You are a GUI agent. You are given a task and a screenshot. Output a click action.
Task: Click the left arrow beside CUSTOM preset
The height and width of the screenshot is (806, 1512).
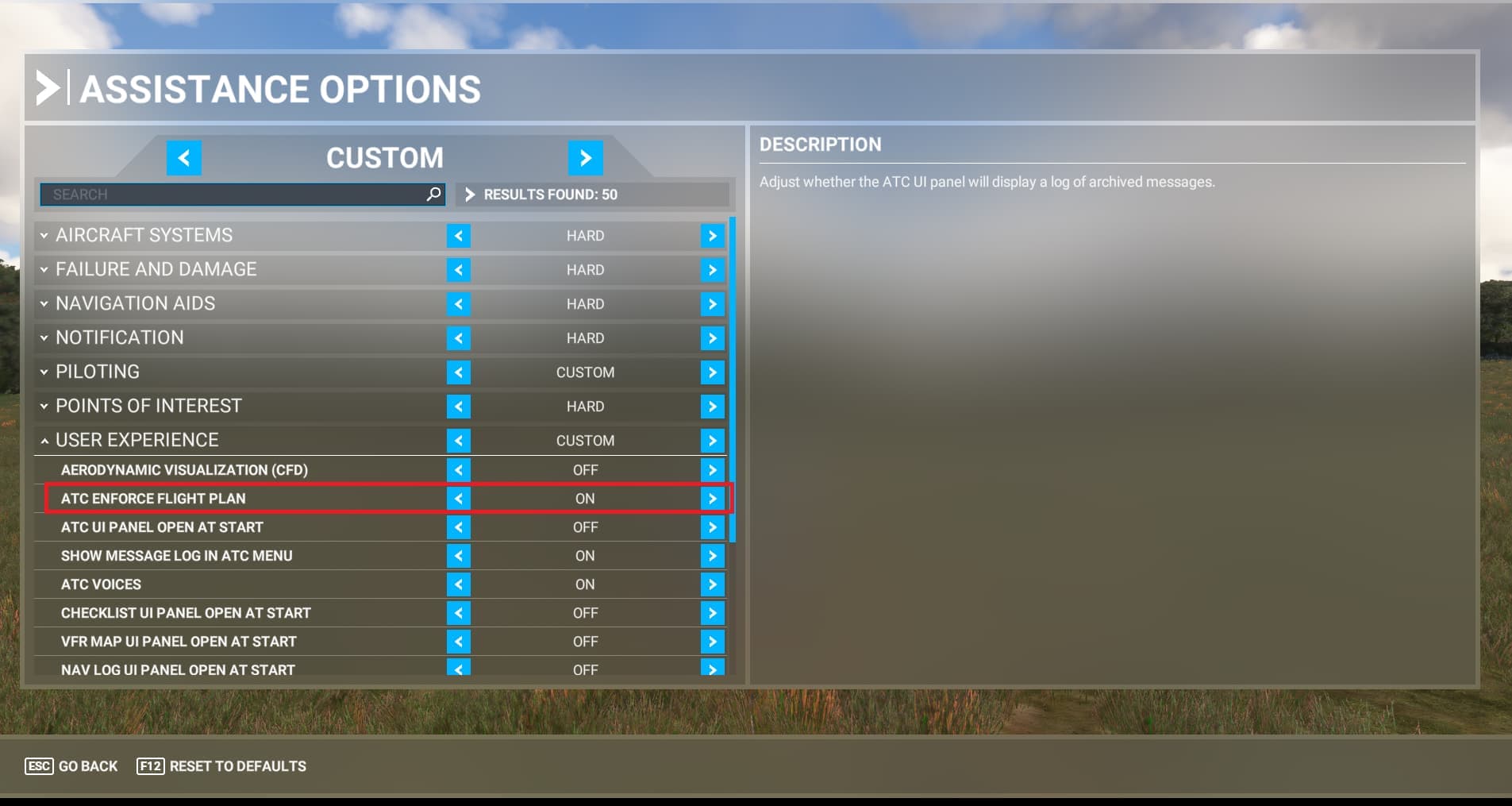pyautogui.click(x=184, y=157)
